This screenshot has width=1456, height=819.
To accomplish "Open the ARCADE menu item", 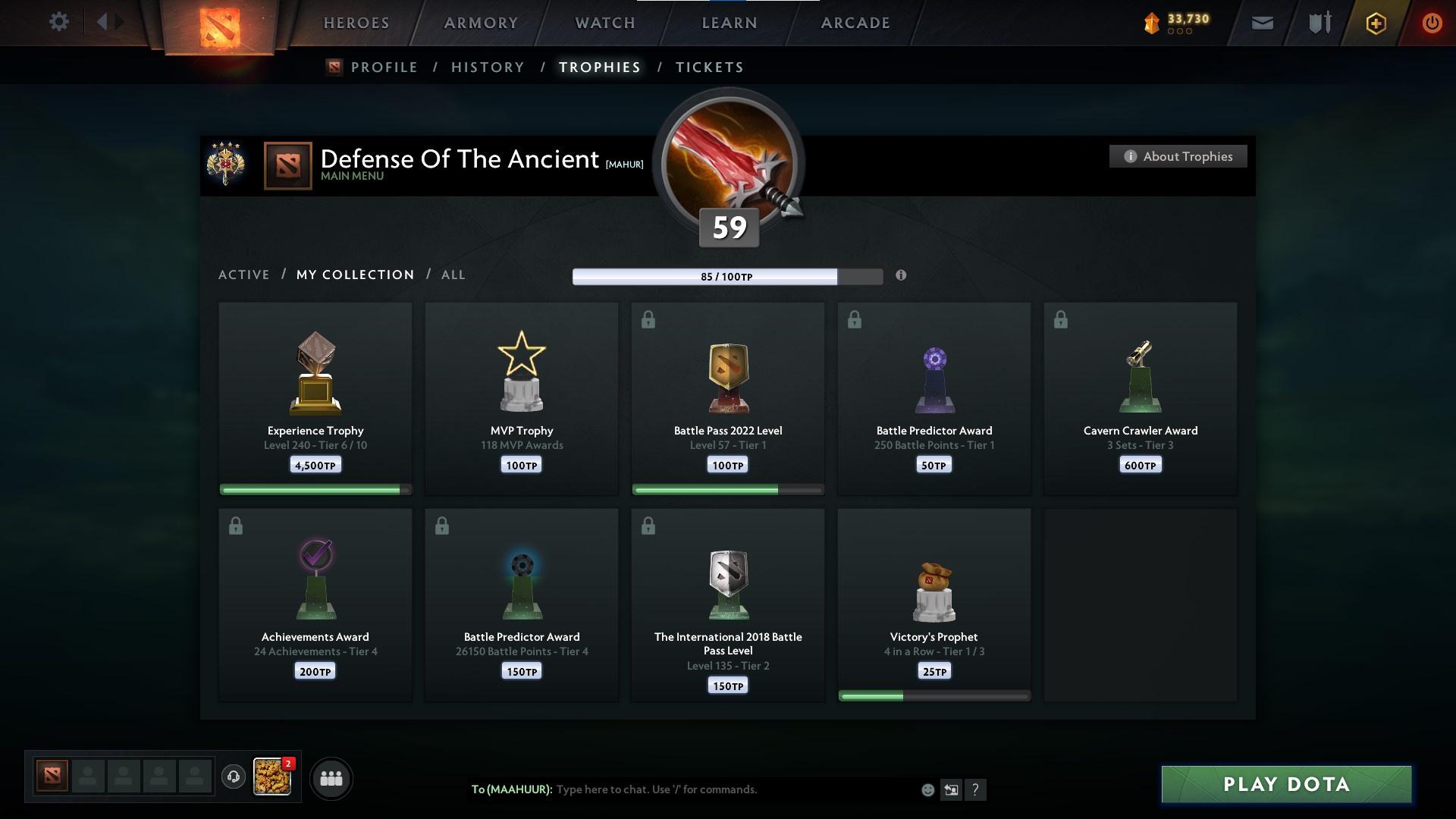I will tap(855, 22).
